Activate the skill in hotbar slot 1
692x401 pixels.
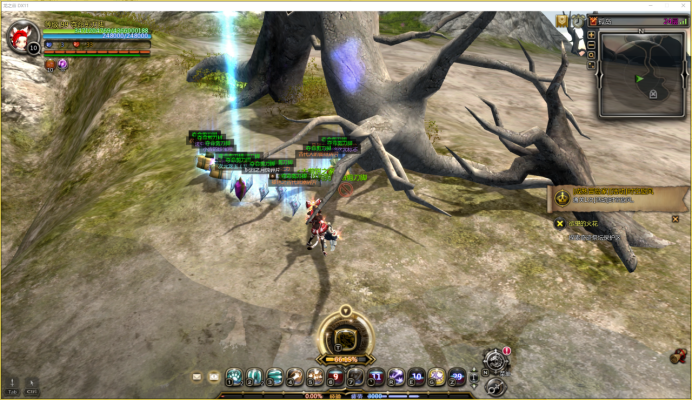(x=234, y=377)
